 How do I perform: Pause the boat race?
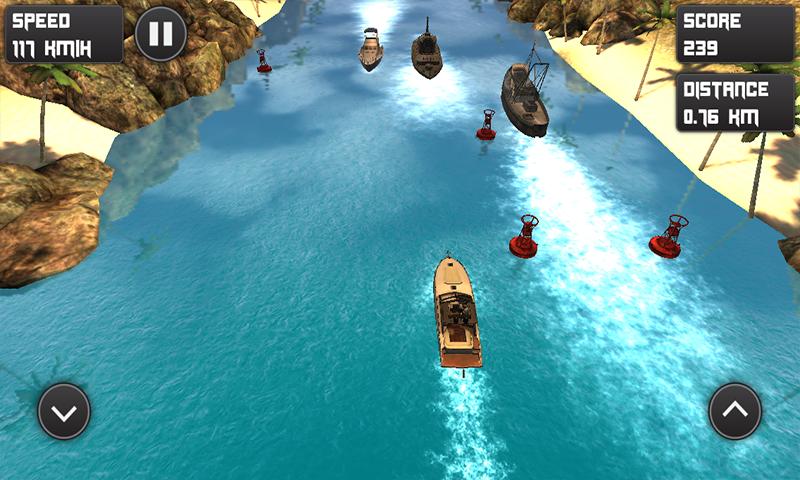point(160,34)
